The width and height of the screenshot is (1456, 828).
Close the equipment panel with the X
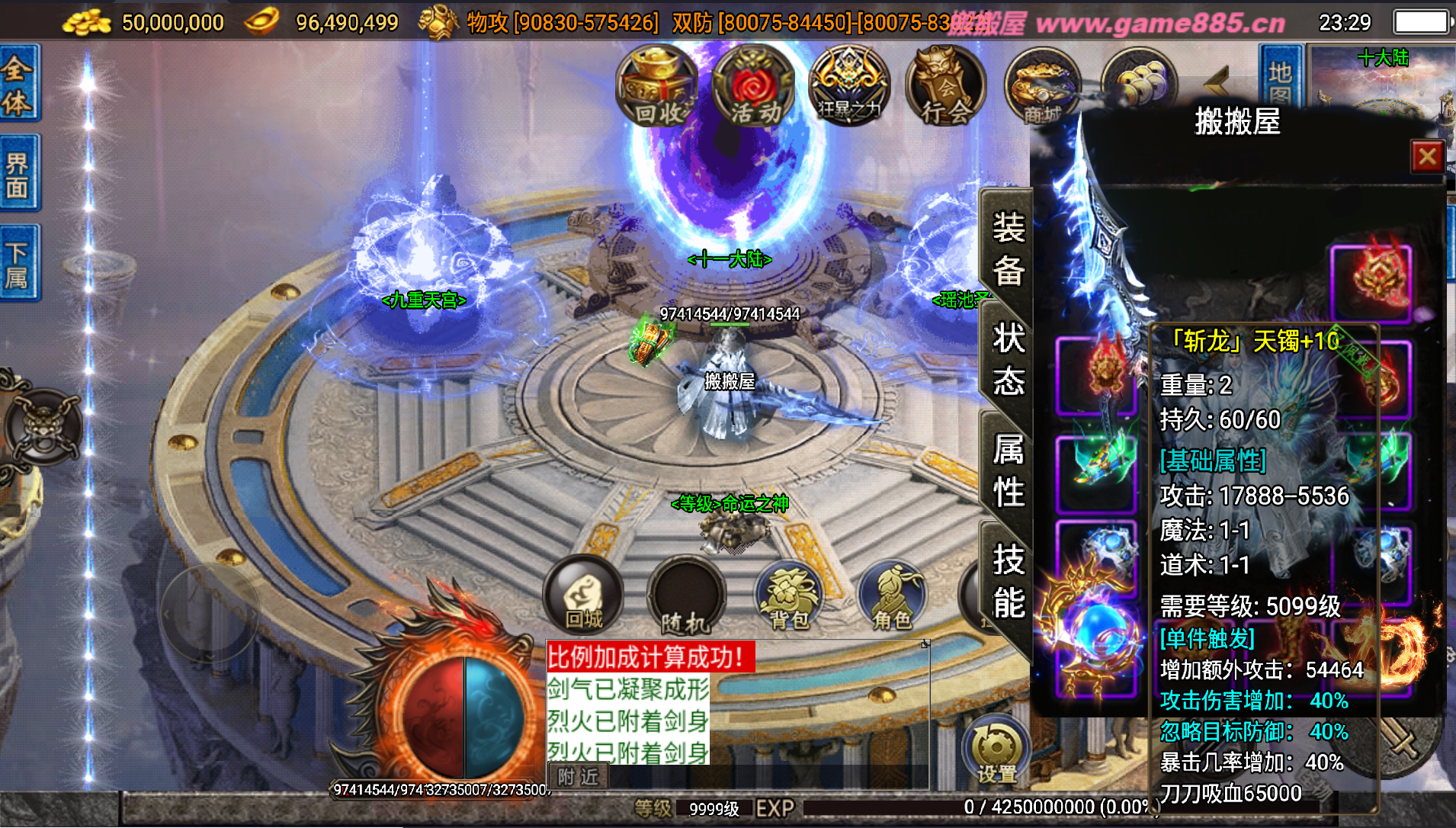click(1427, 157)
